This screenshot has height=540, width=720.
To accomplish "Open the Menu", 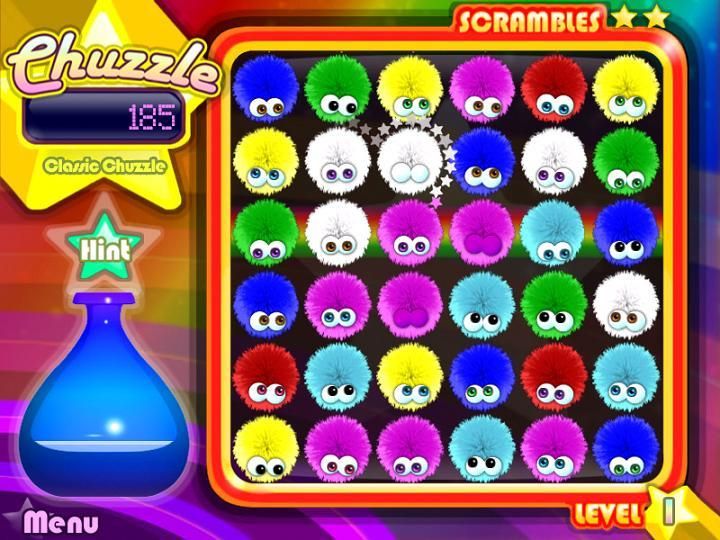I will click(61, 521).
